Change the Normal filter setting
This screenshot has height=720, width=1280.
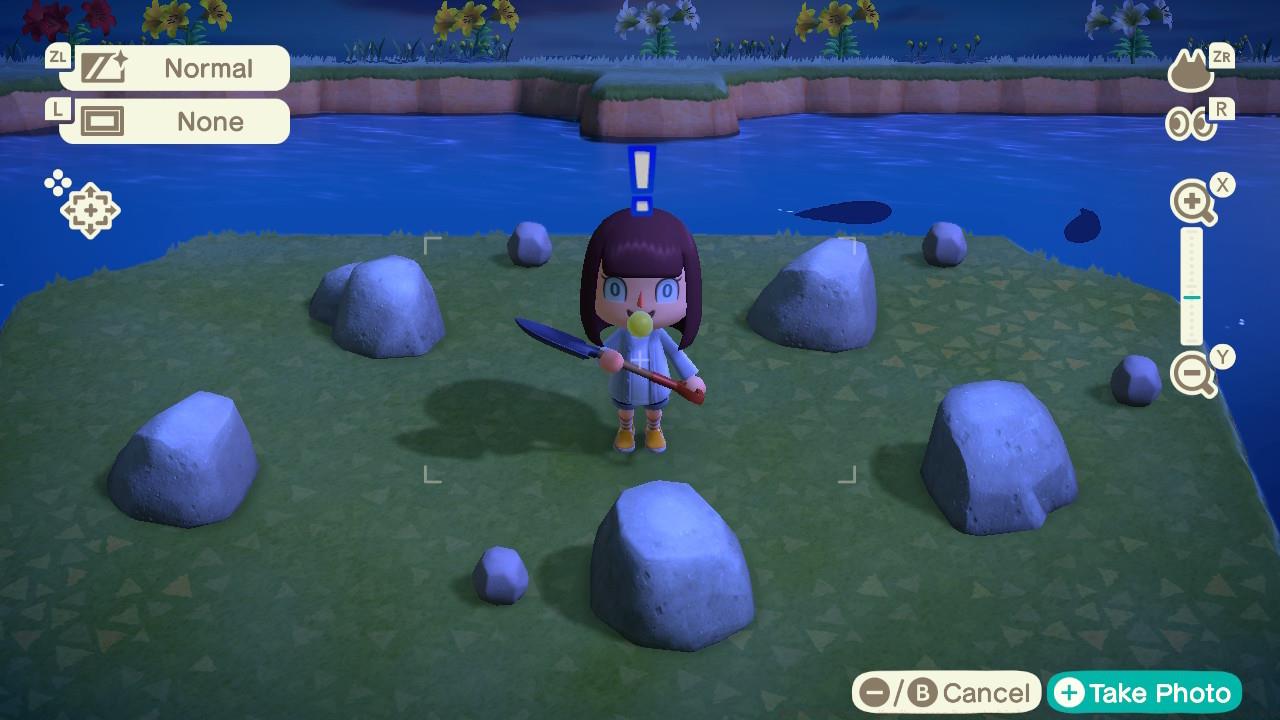174,68
